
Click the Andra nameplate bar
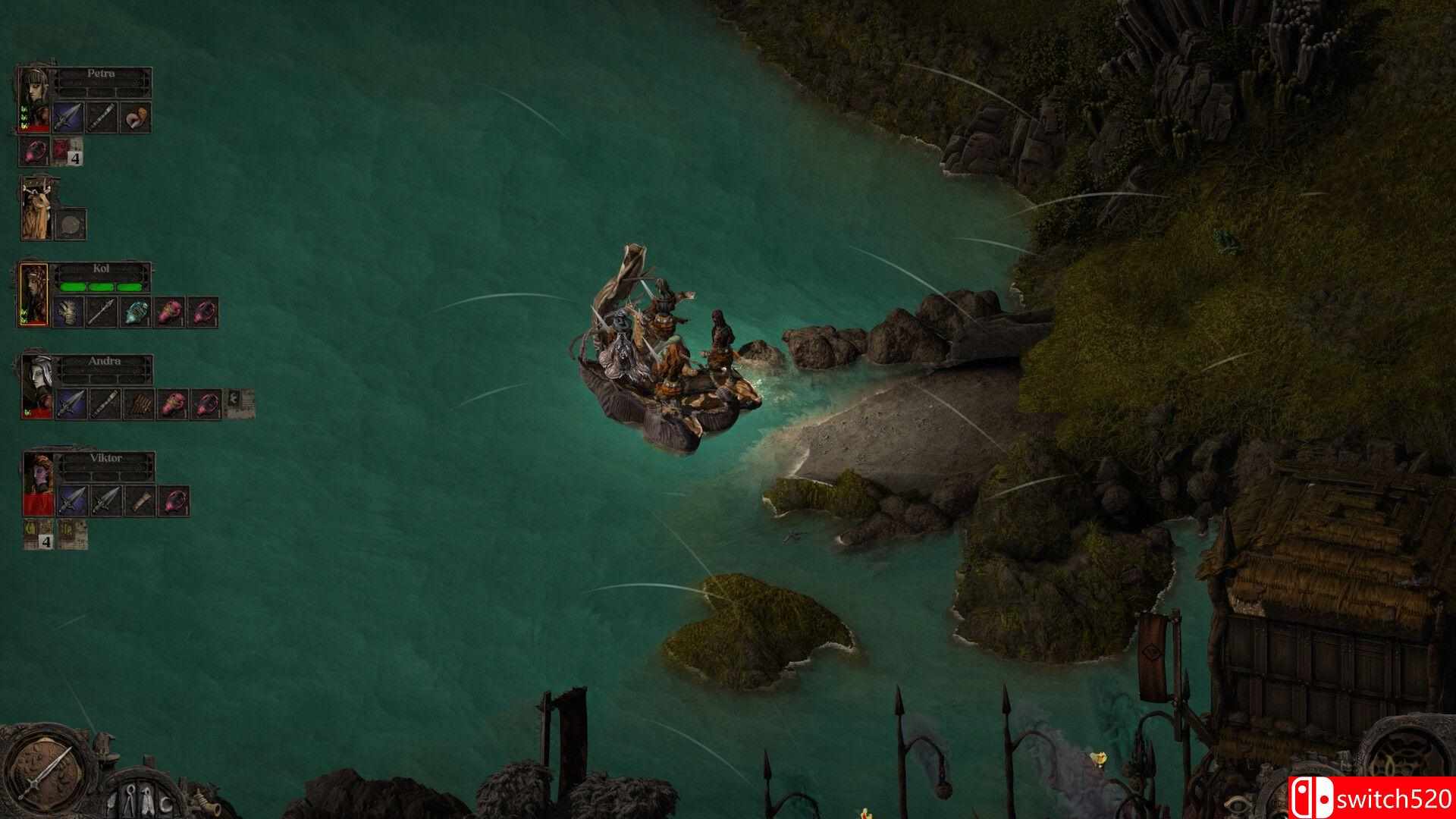(x=105, y=362)
